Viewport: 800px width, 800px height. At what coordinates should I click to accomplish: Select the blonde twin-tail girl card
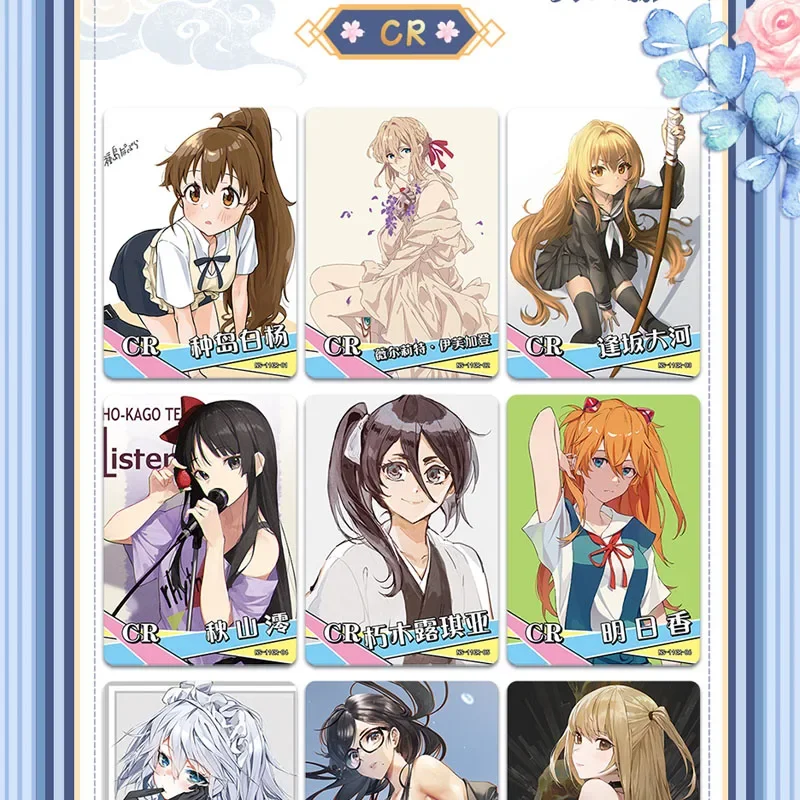tap(603, 740)
